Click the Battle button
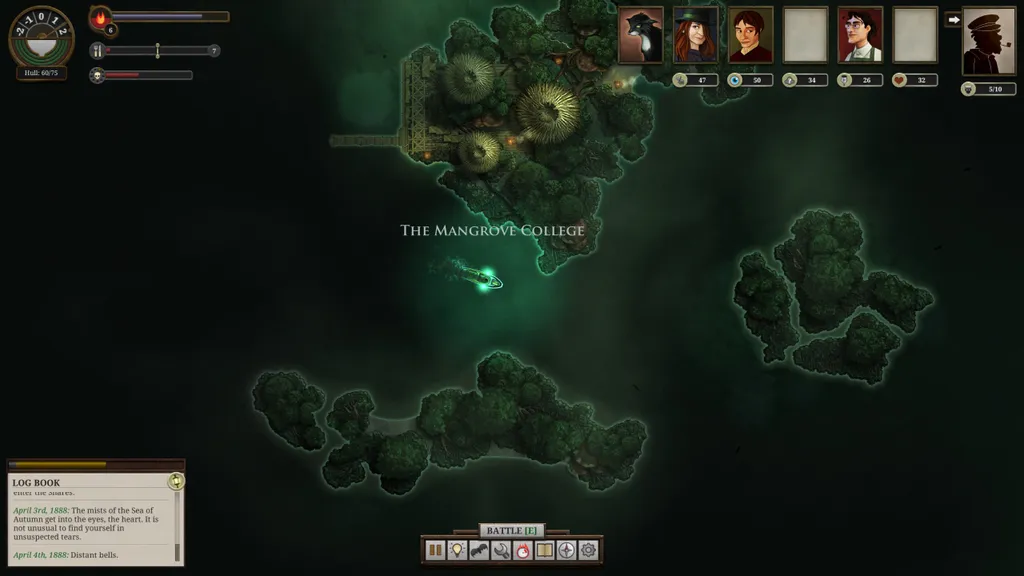 tap(511, 530)
